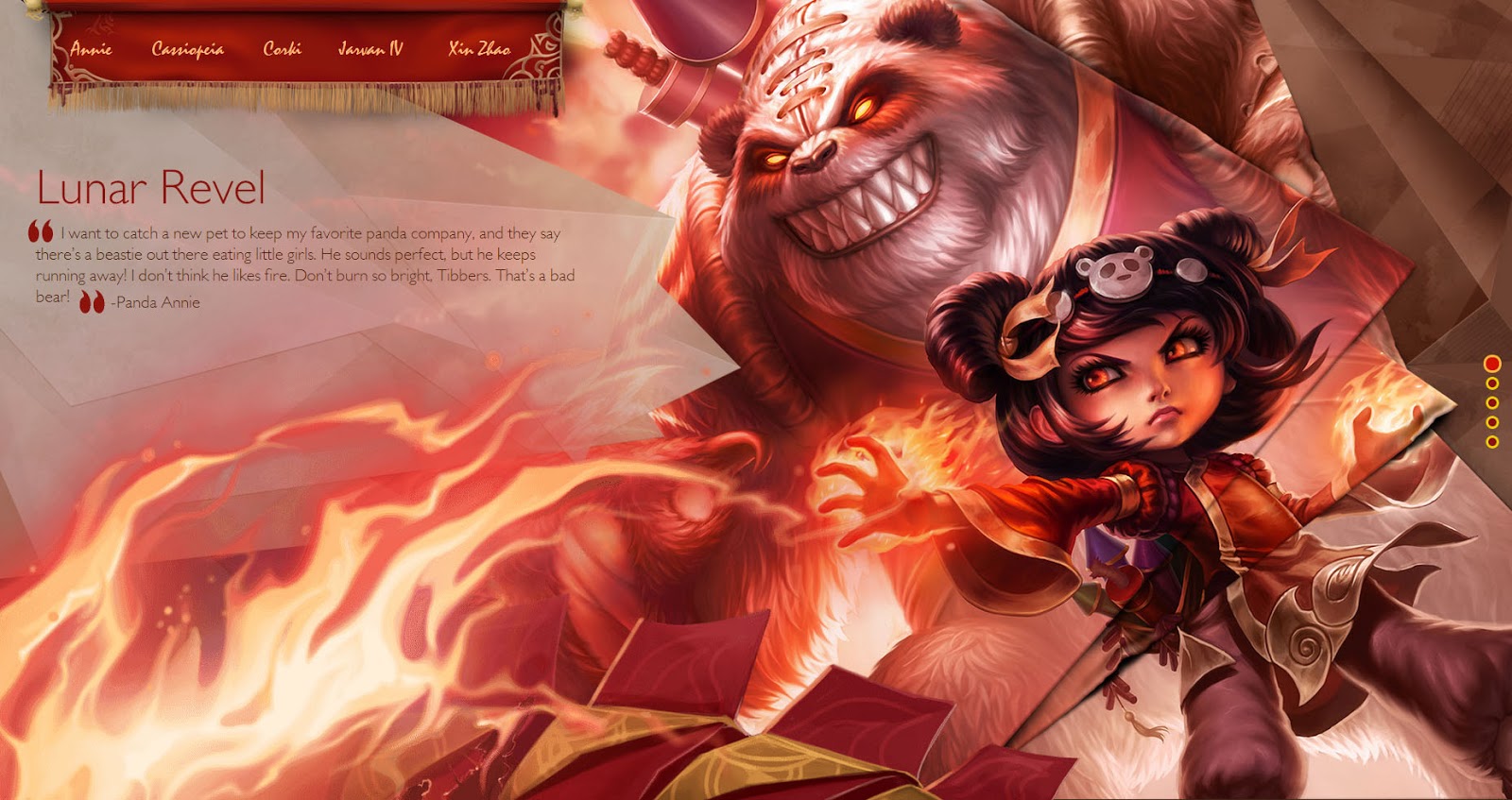Navigate to Jarvan IV on the scroll banner
Screen dimensions: 1512x800
369,49
